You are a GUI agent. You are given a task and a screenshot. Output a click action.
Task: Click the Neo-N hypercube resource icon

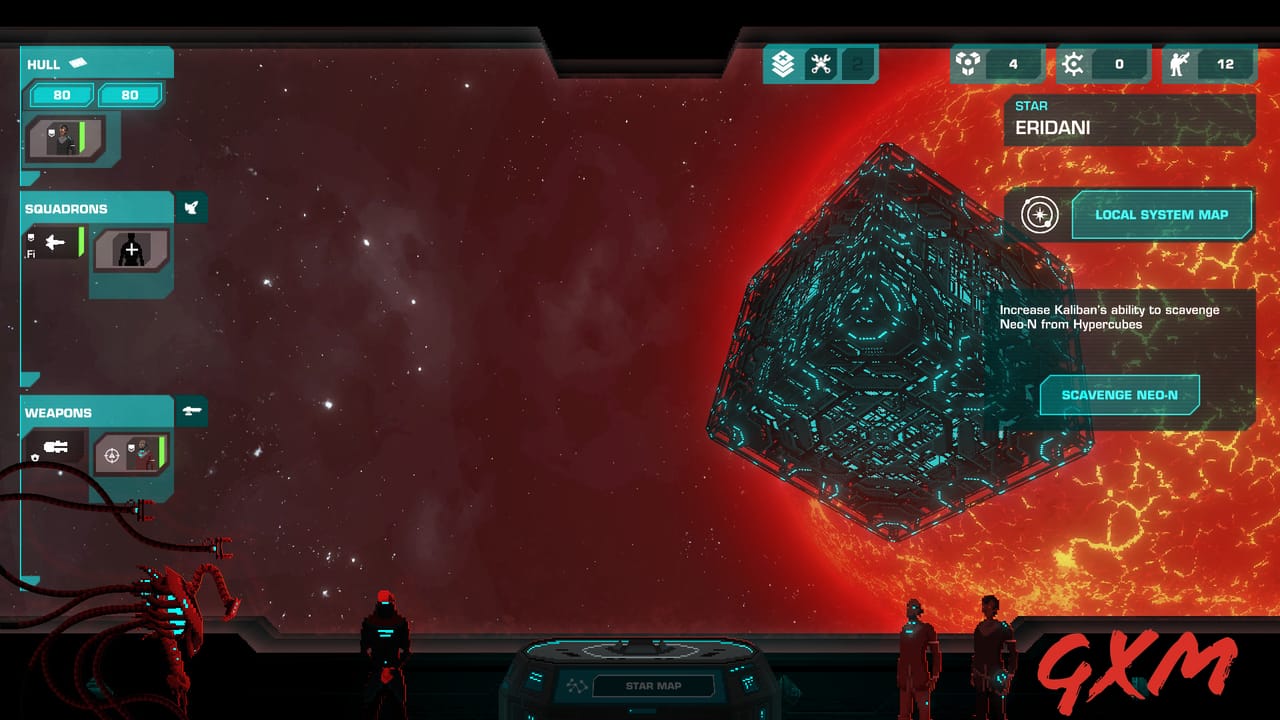pyautogui.click(x=966, y=64)
